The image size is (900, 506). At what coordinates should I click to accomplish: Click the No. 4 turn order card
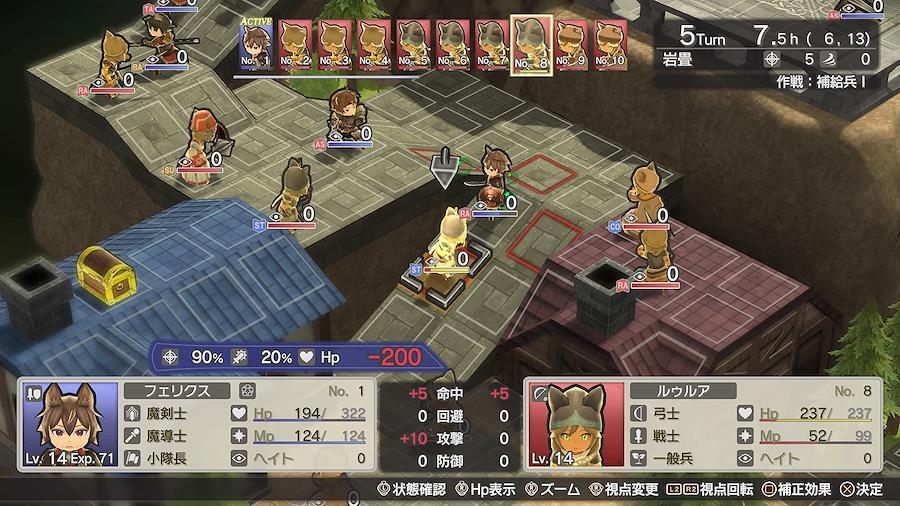pyautogui.click(x=374, y=45)
